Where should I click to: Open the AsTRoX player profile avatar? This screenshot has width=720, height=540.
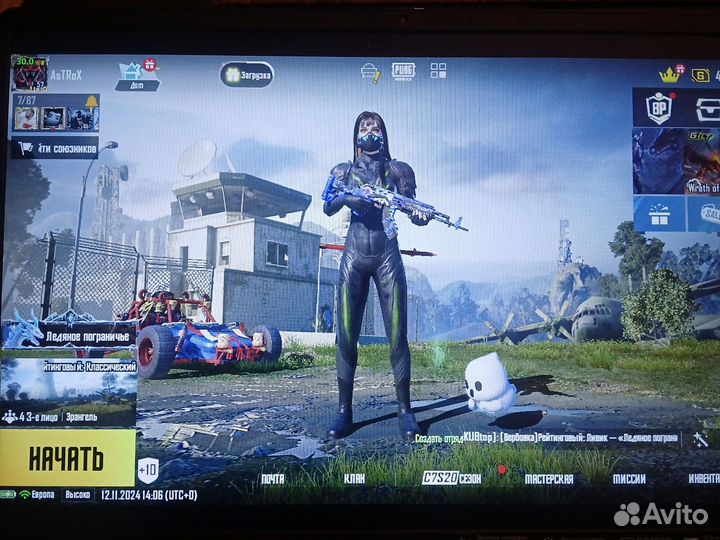(x=28, y=73)
